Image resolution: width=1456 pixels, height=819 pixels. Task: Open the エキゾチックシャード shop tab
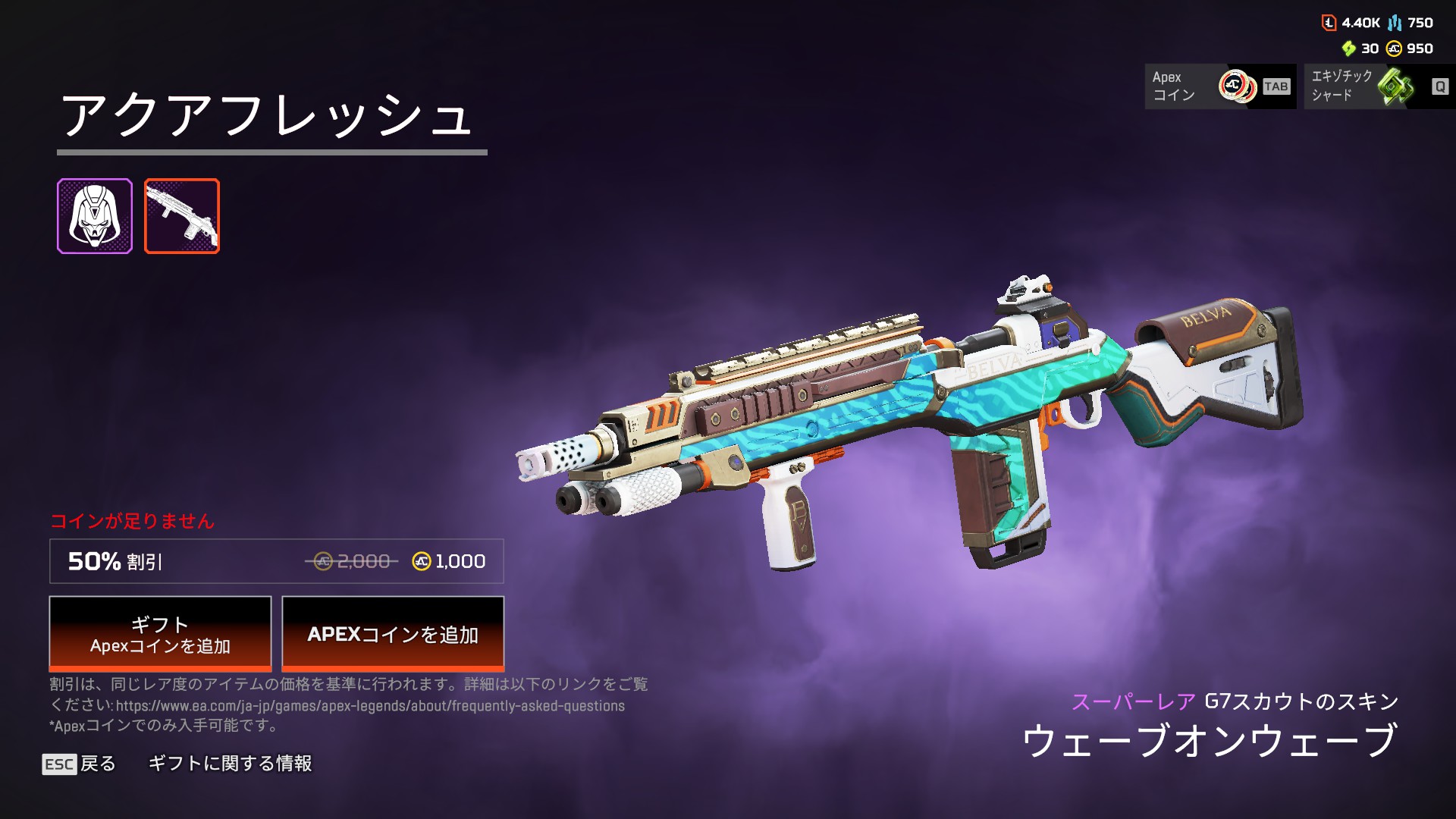pos(1379,86)
